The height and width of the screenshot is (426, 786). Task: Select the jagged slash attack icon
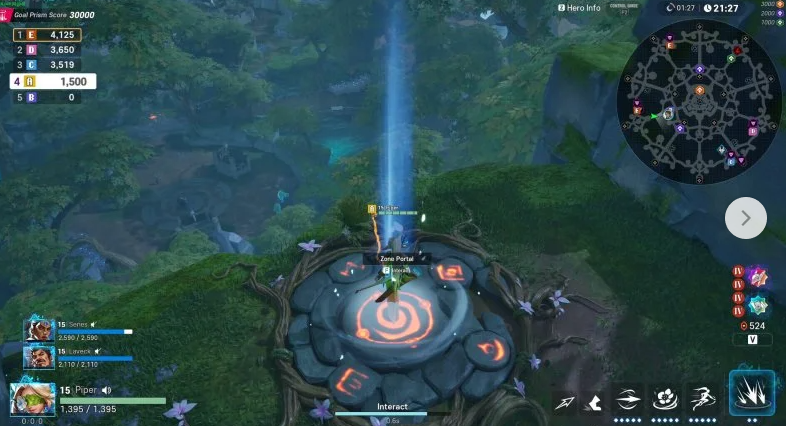[594, 403]
